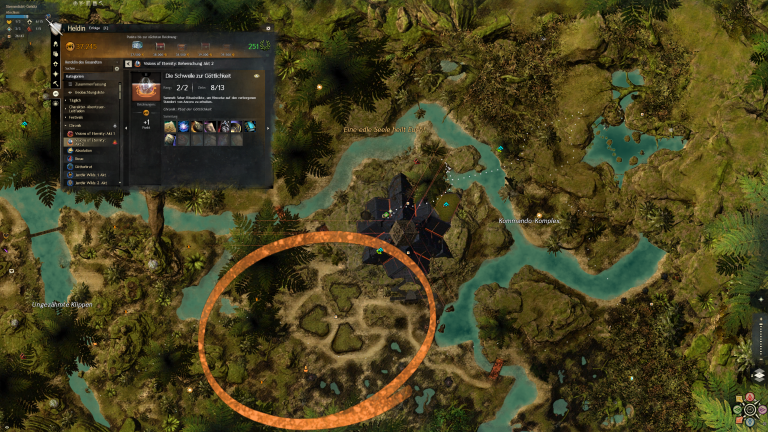Select the first collection item icon
768x432 pixels.
(x=170, y=126)
